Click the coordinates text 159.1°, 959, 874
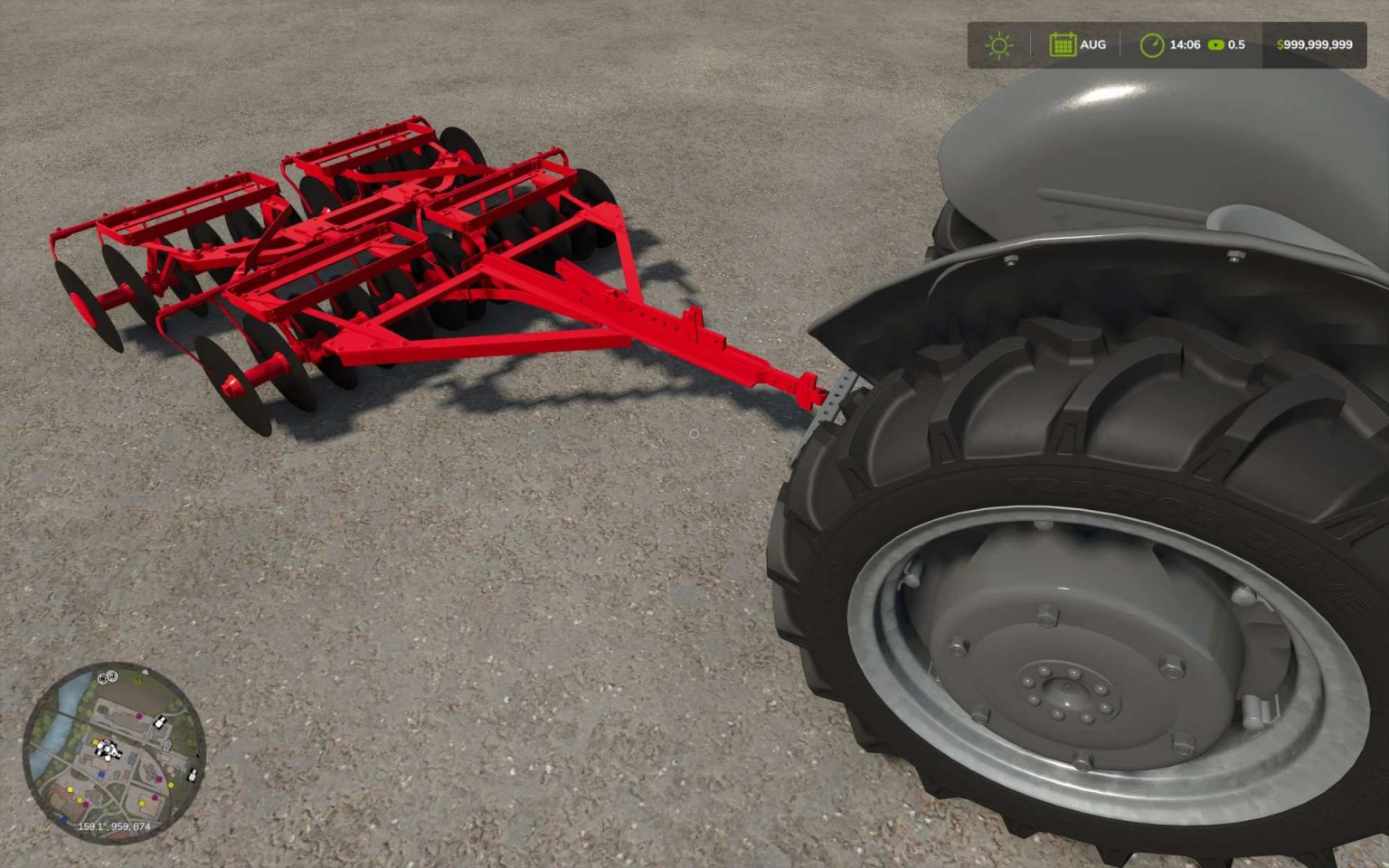The image size is (1389, 868). click(114, 826)
